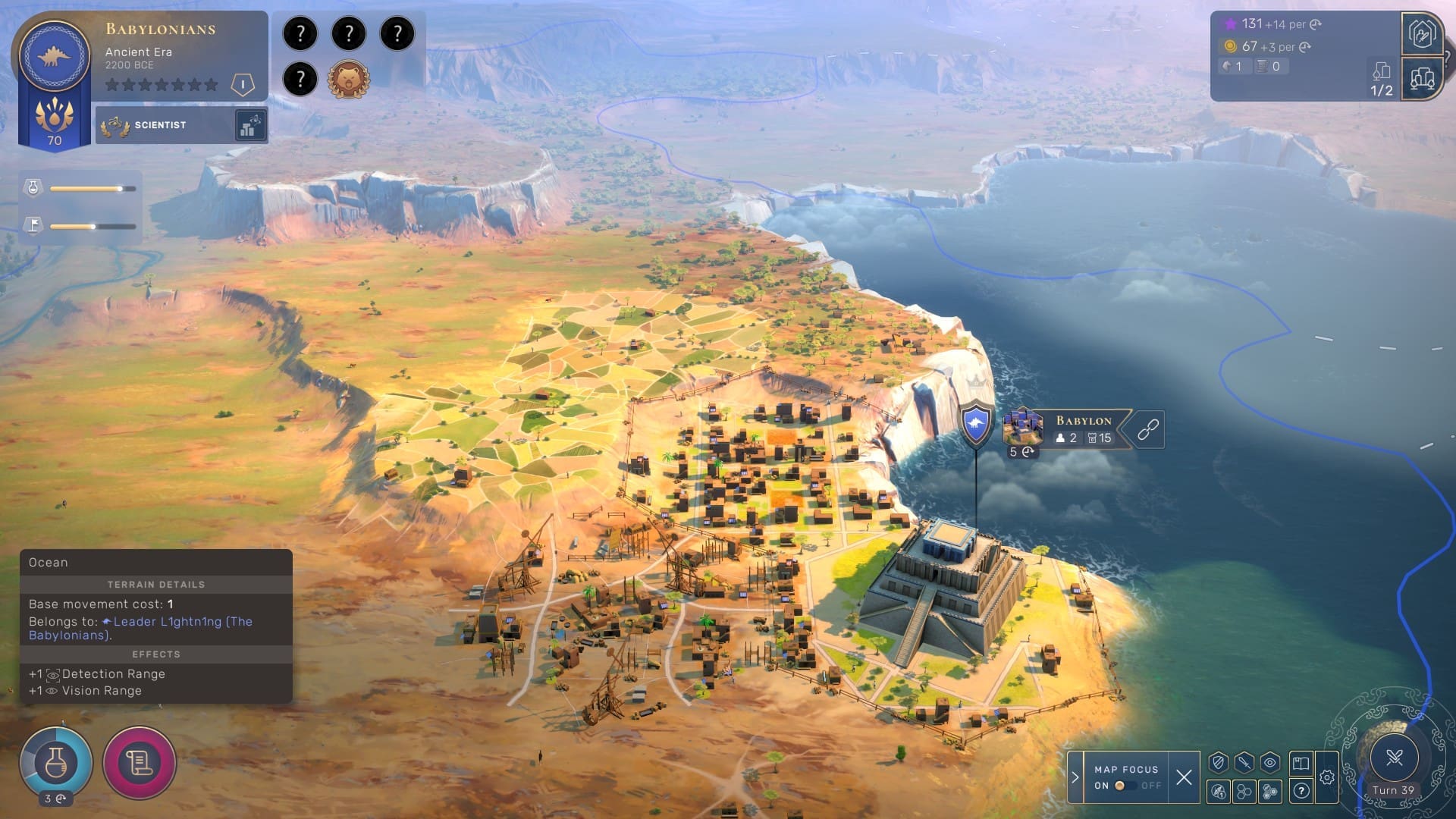
Task: Open the research flask button
Action: coord(56,762)
